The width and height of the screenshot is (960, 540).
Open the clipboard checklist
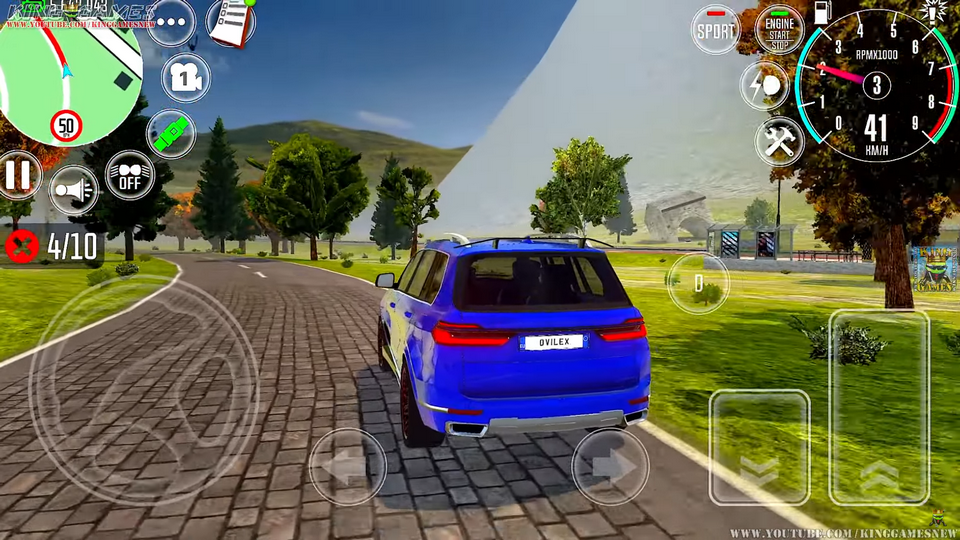(231, 22)
